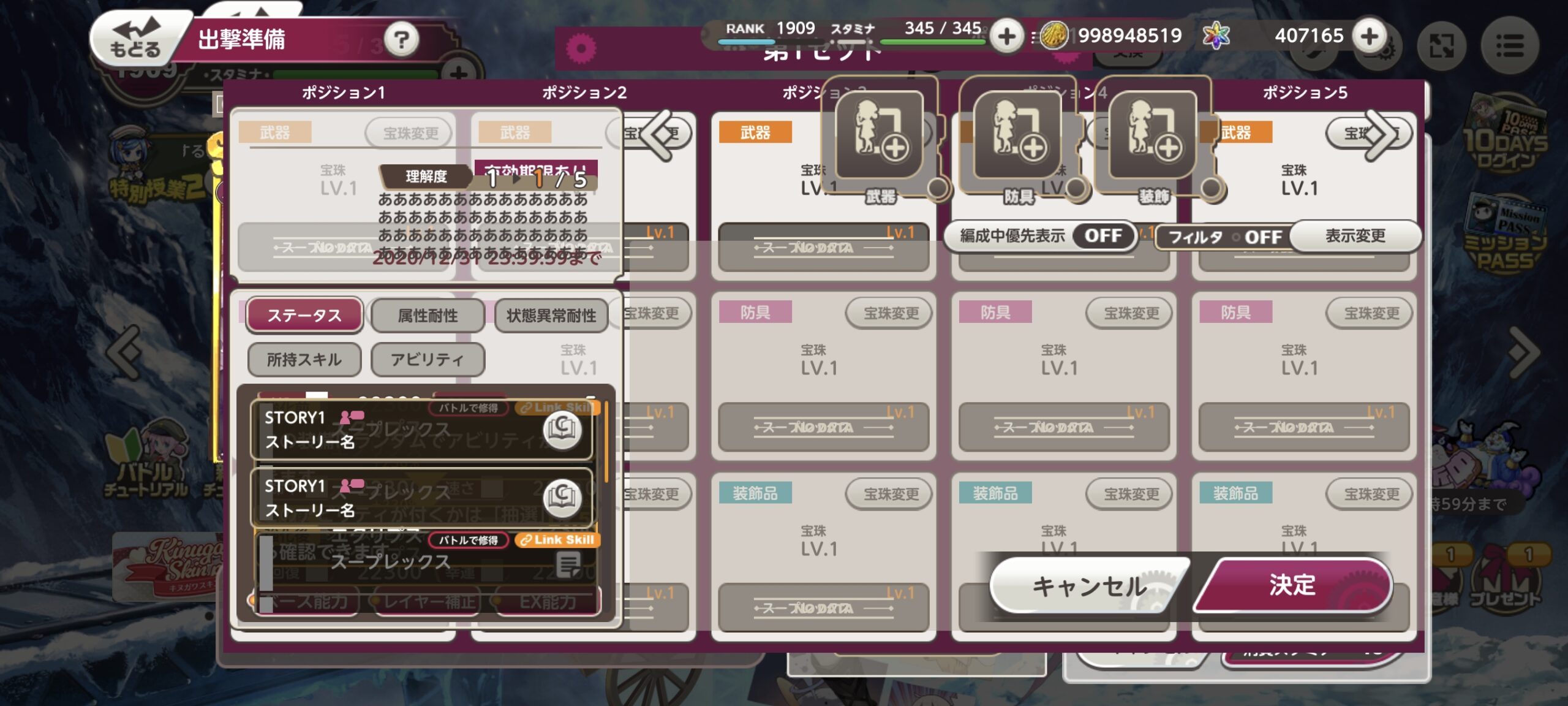
Task: Add gems with the plus button
Action: (1370, 36)
